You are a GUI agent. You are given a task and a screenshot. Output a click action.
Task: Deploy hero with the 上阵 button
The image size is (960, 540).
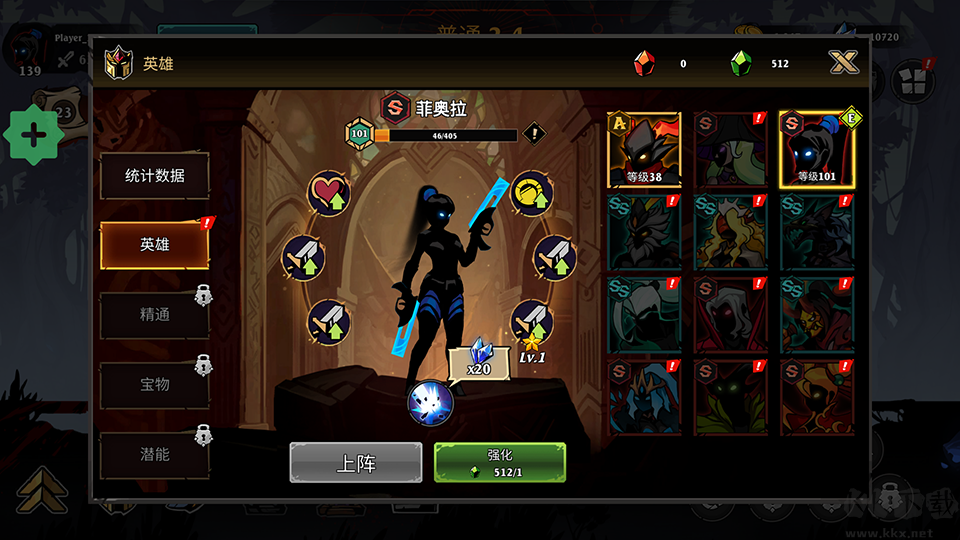pos(355,463)
